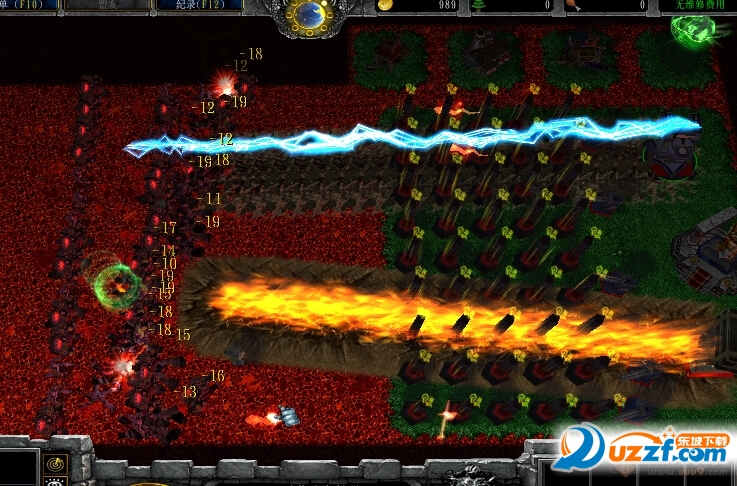Activate the minimap signal ping button
737x486 pixels.
[55, 464]
